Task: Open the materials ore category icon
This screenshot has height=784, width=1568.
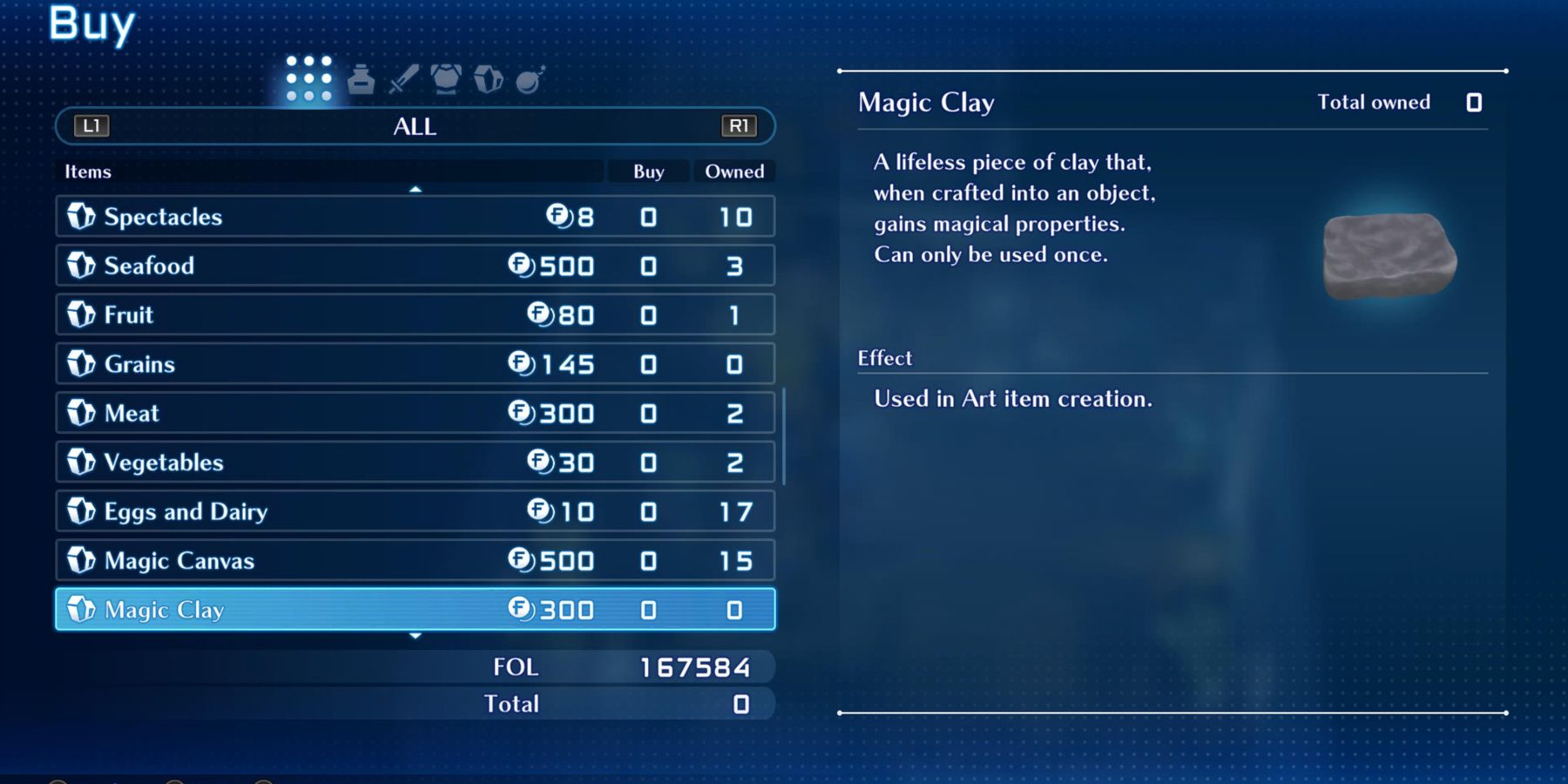Action: click(490, 78)
